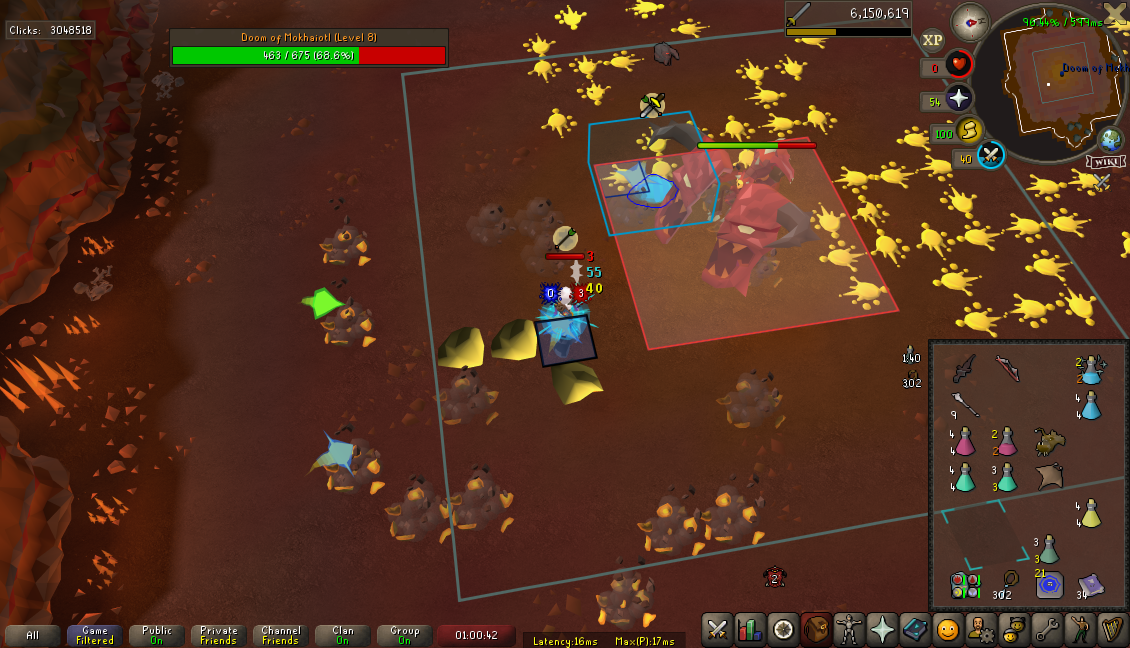The height and width of the screenshot is (648, 1130).
Task: Switch to the Clan chat tab
Action: click(x=343, y=636)
